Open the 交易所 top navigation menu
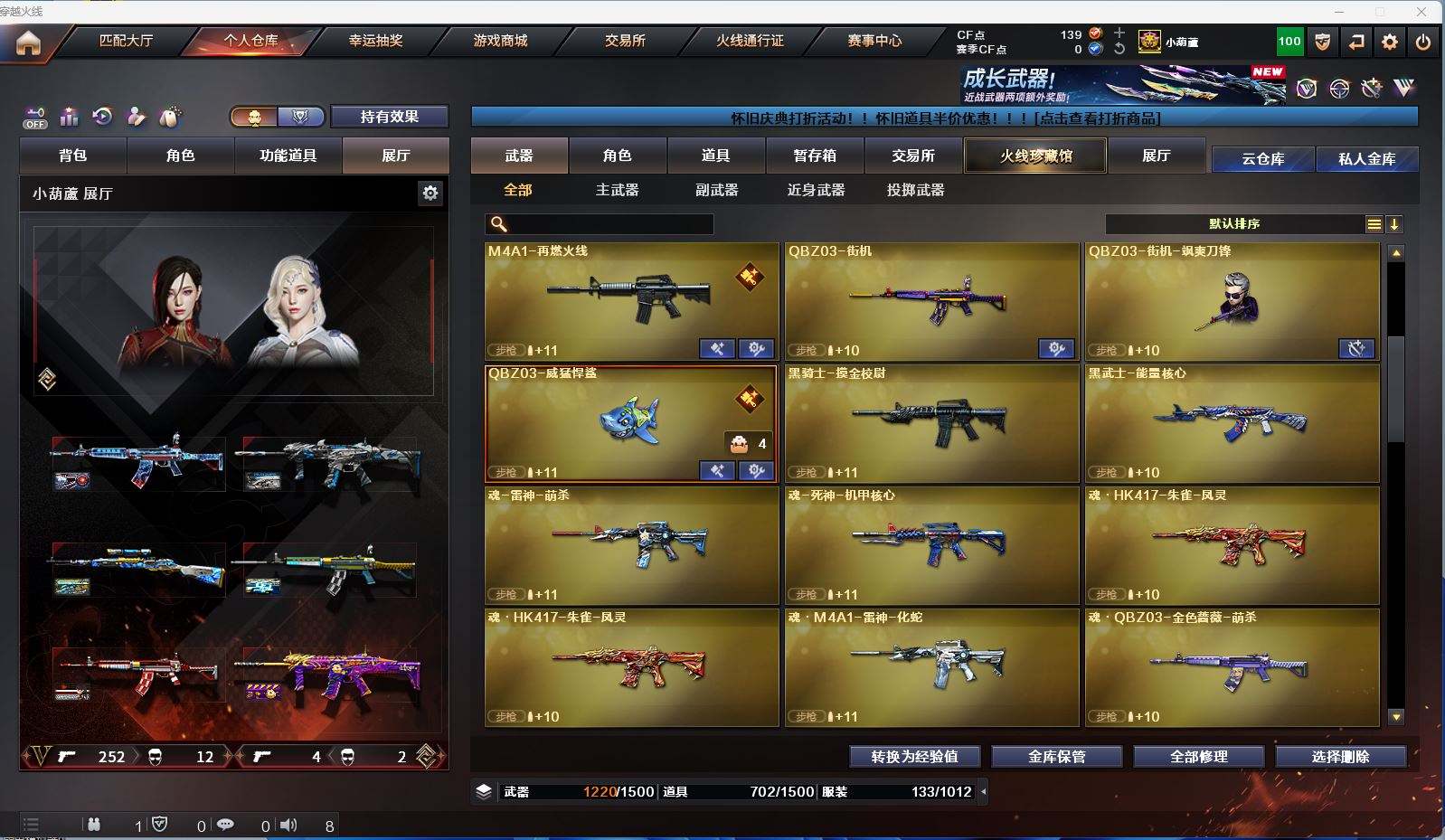The height and width of the screenshot is (840, 1445). tap(625, 41)
